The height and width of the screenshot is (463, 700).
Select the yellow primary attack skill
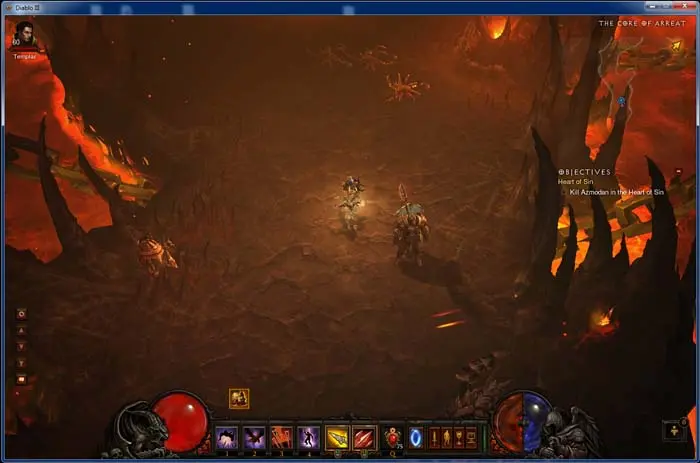337,437
